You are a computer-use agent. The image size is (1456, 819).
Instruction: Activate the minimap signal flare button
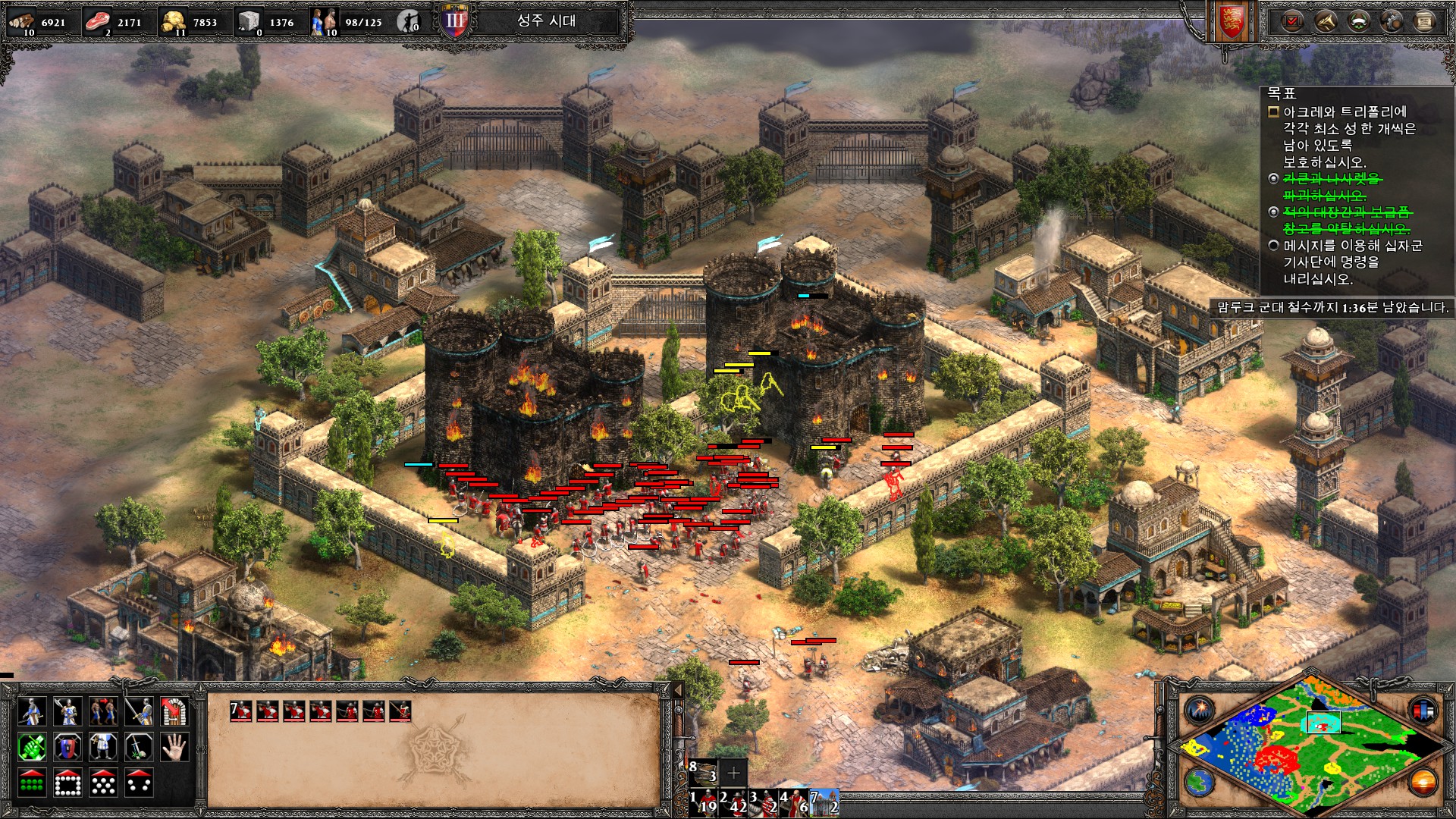tap(1200, 710)
